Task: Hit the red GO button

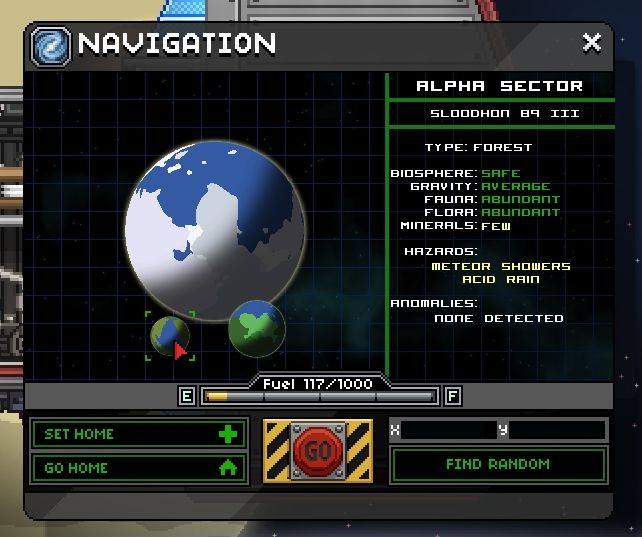Action: [318, 451]
